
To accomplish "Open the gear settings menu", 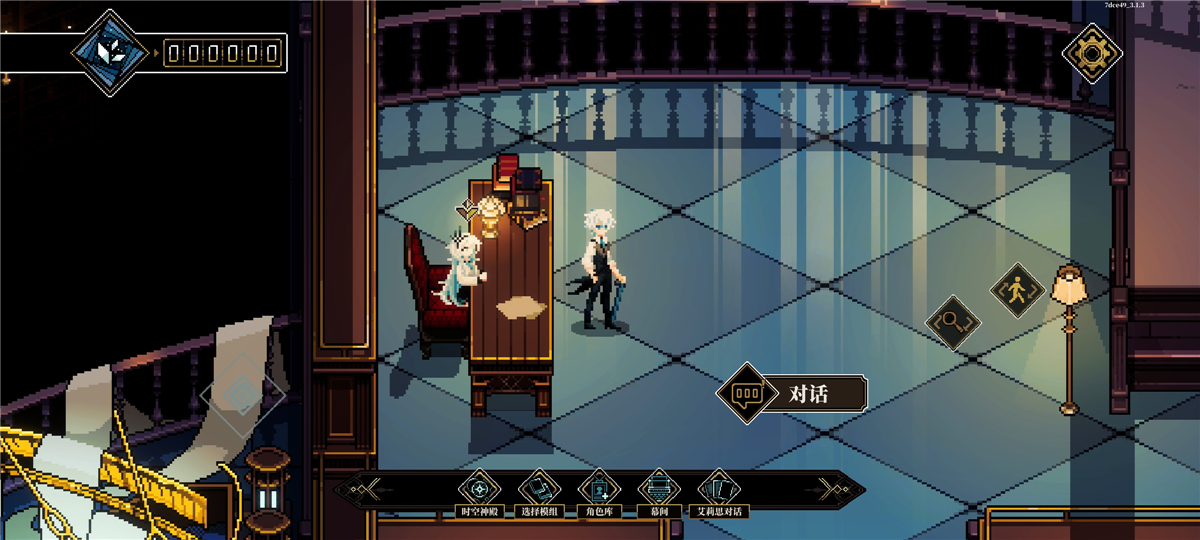I will point(1091,51).
